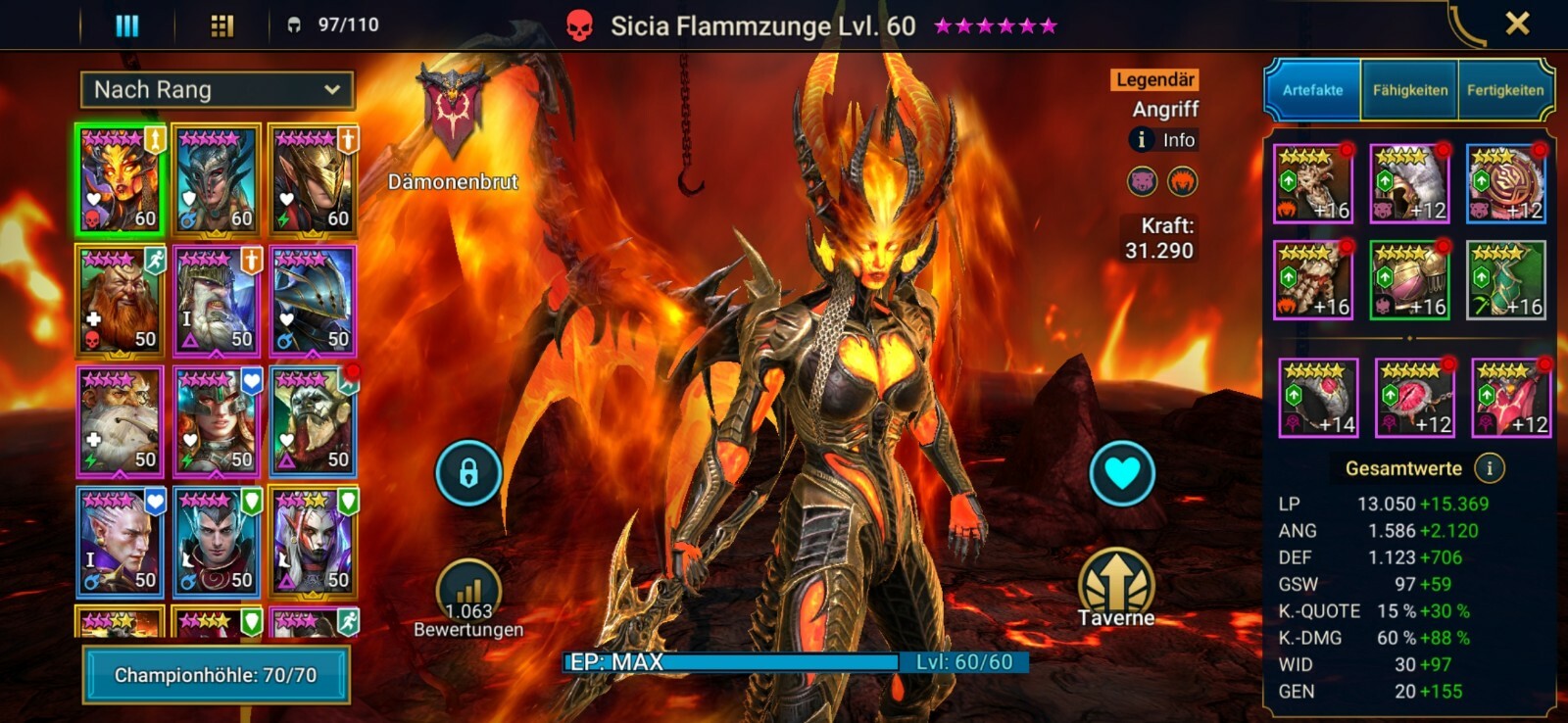Show Gesamtwerte info details
The height and width of the screenshot is (723, 1568).
pos(1490,468)
